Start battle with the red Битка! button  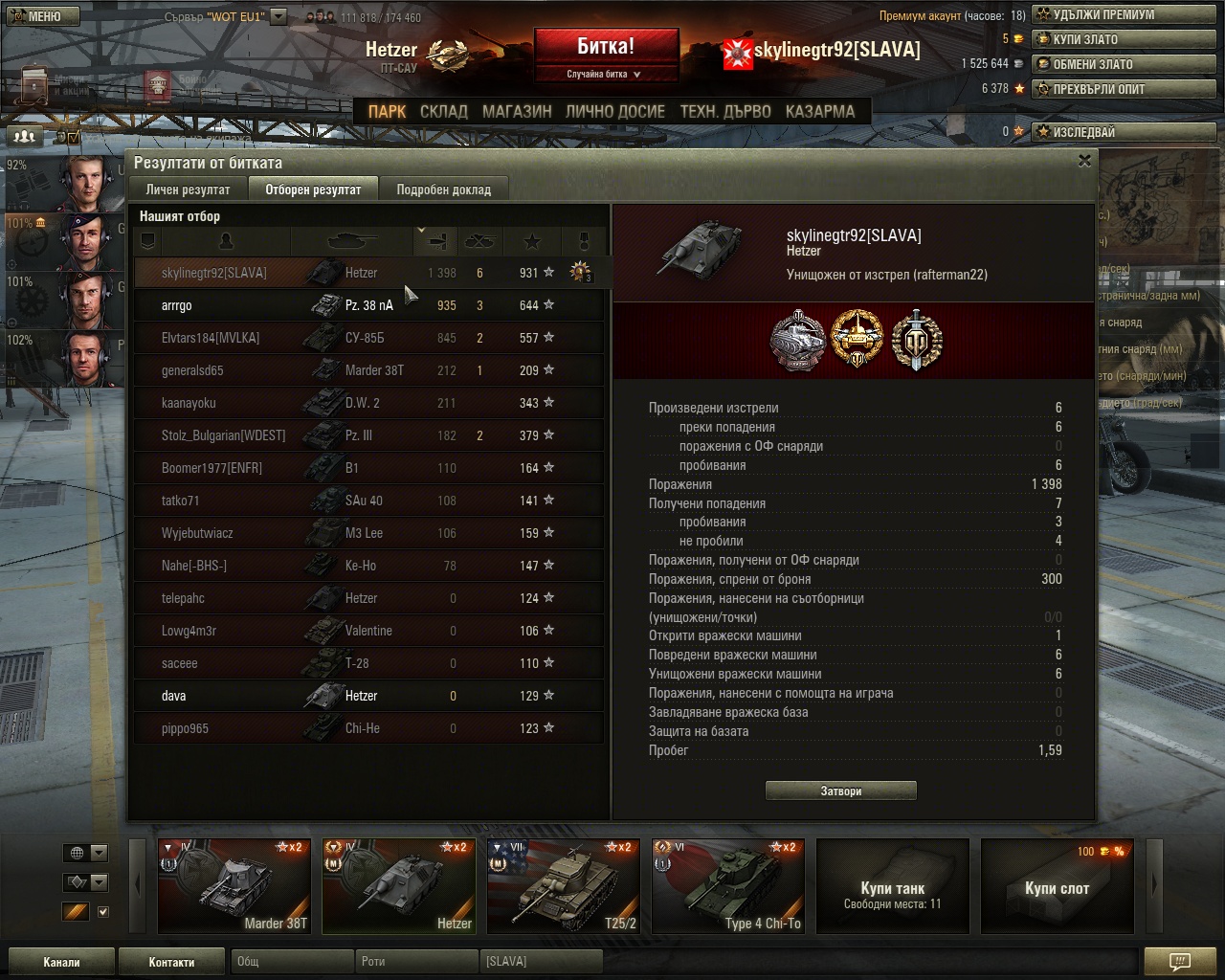pyautogui.click(x=606, y=47)
